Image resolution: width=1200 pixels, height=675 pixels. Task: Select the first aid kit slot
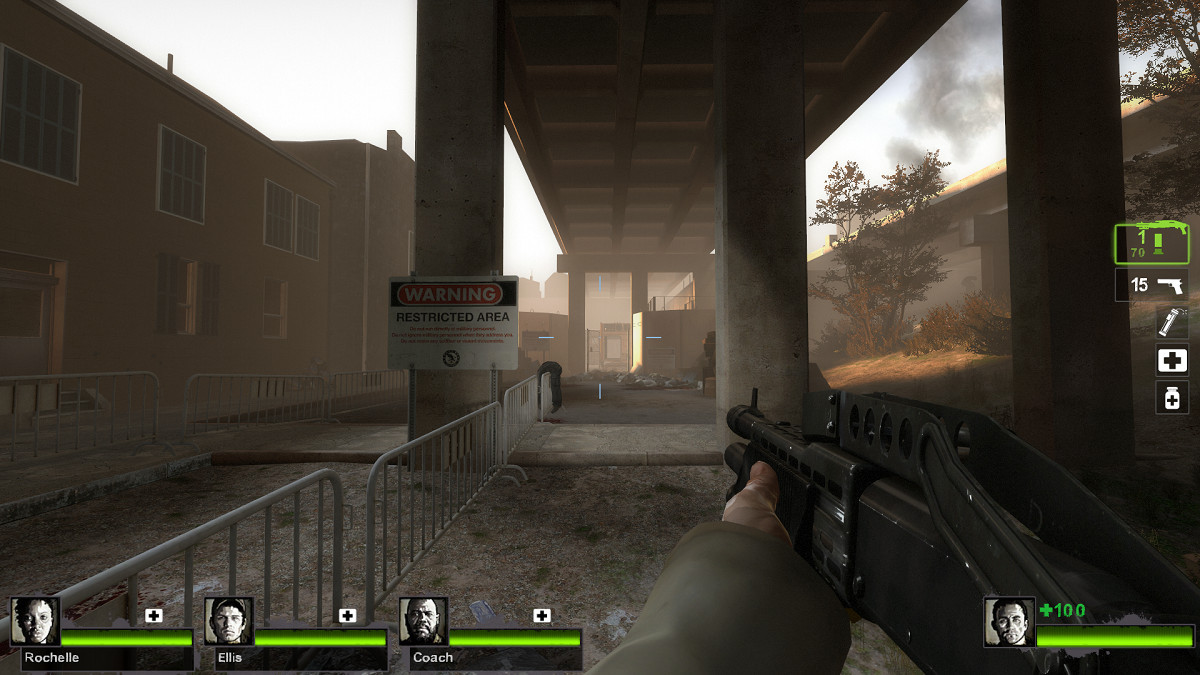pos(1171,360)
